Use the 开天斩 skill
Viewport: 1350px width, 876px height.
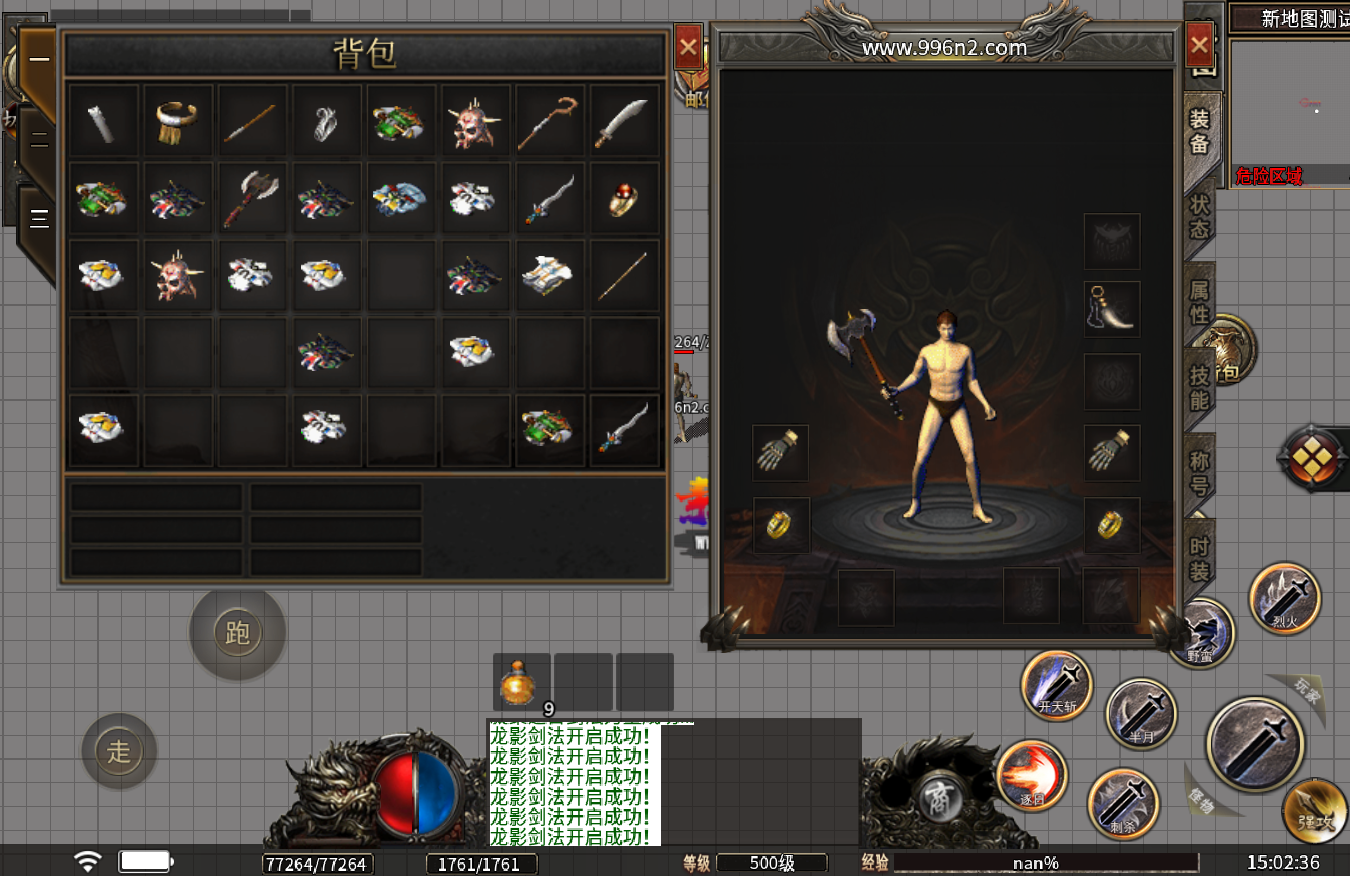click(1057, 686)
